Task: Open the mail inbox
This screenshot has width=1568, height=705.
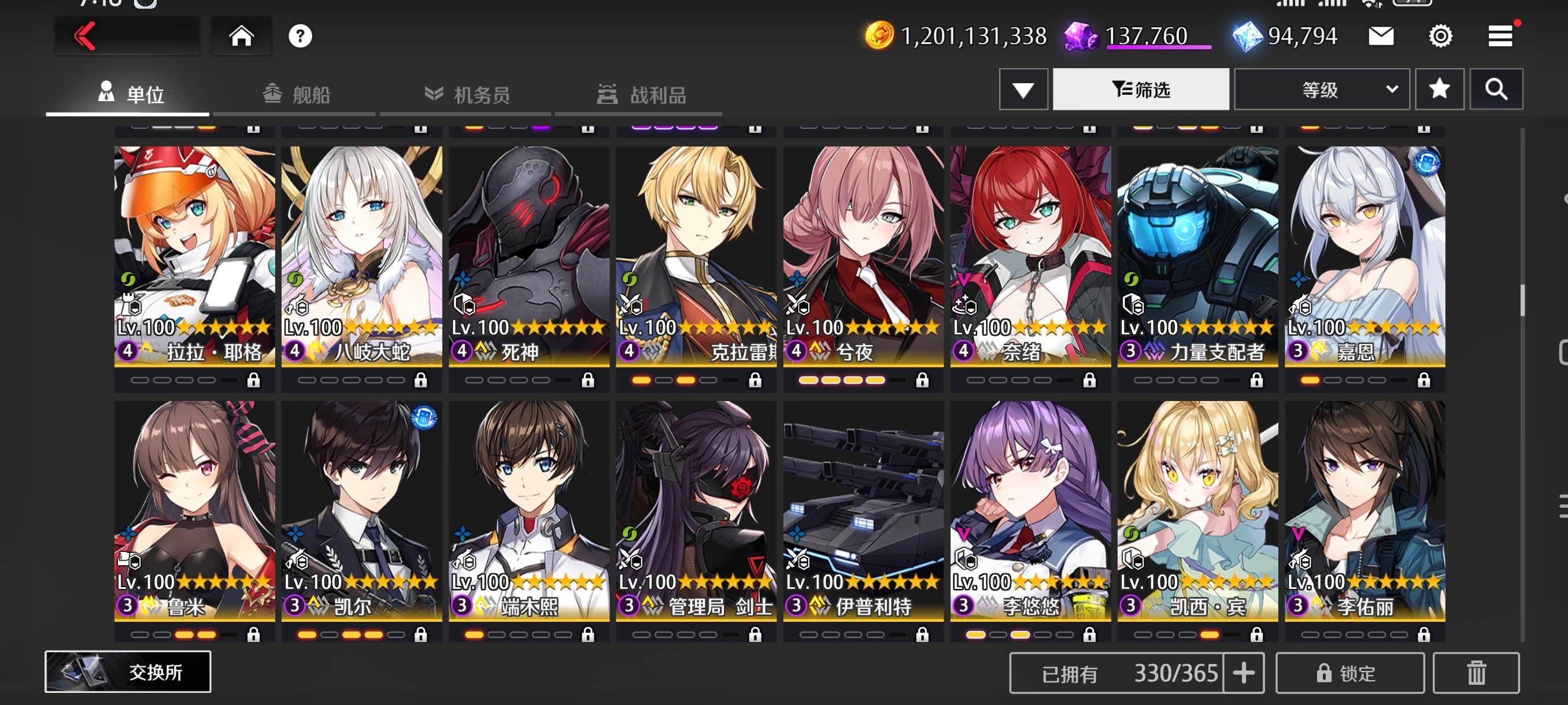Action: point(1382,36)
